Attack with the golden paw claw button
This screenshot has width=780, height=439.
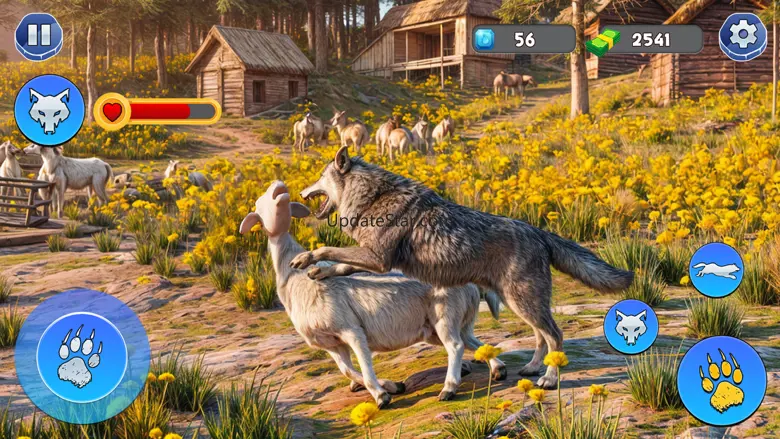[x=721, y=380]
